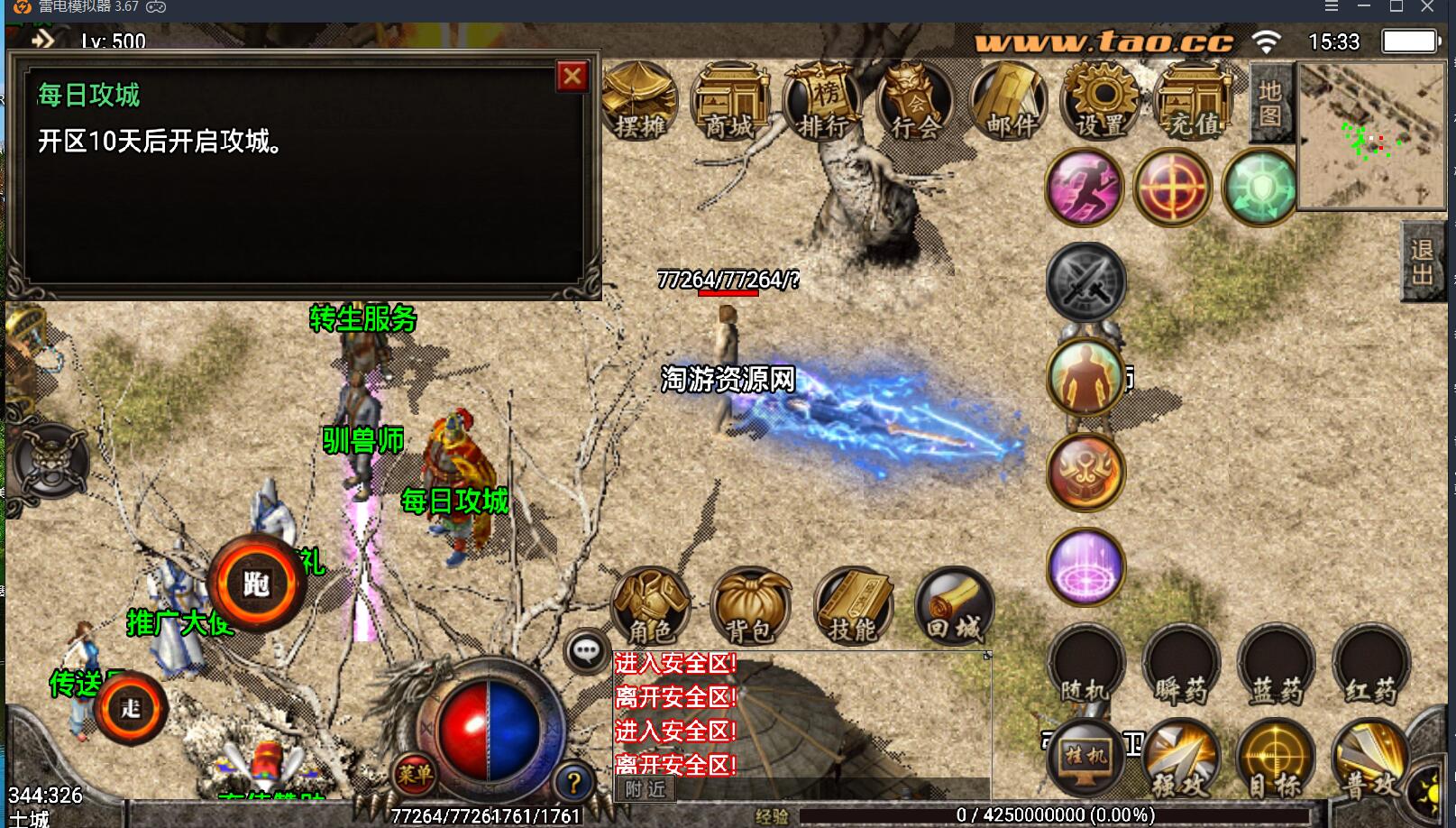Click the 地图 map button

pyautogui.click(x=1270, y=104)
